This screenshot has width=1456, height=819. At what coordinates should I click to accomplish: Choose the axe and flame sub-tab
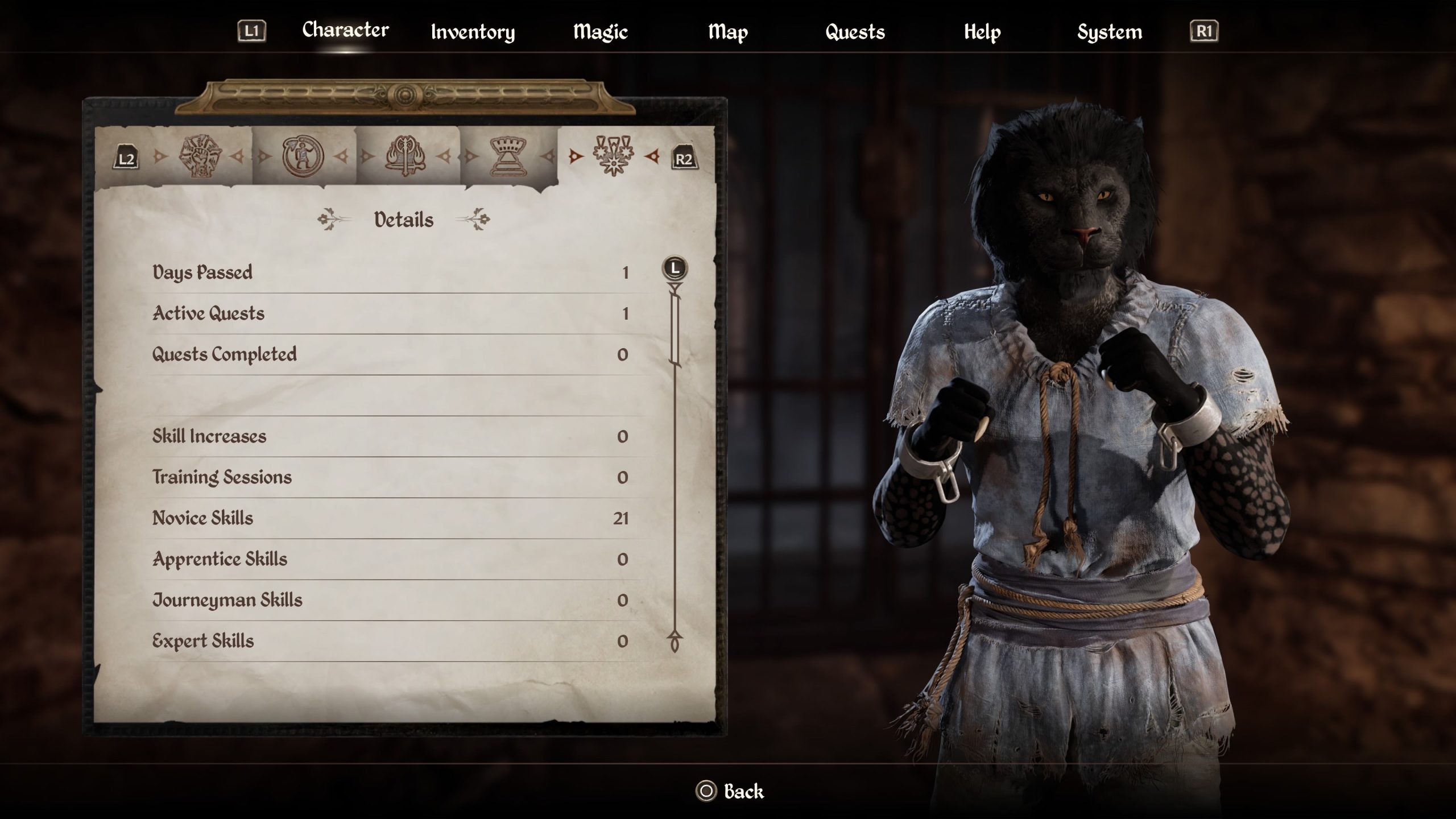tap(406, 156)
